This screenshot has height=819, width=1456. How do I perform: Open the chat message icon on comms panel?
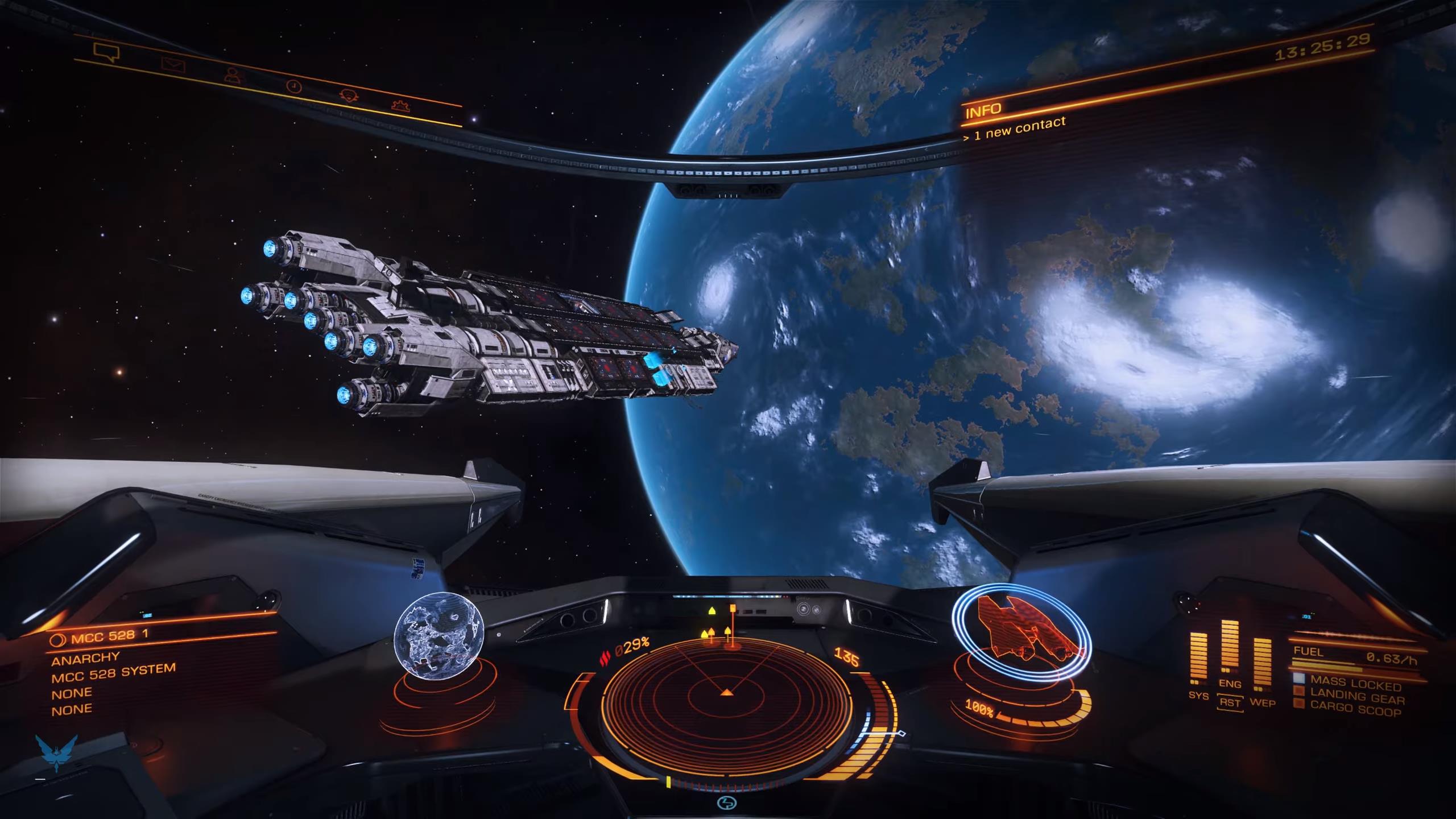coord(107,52)
